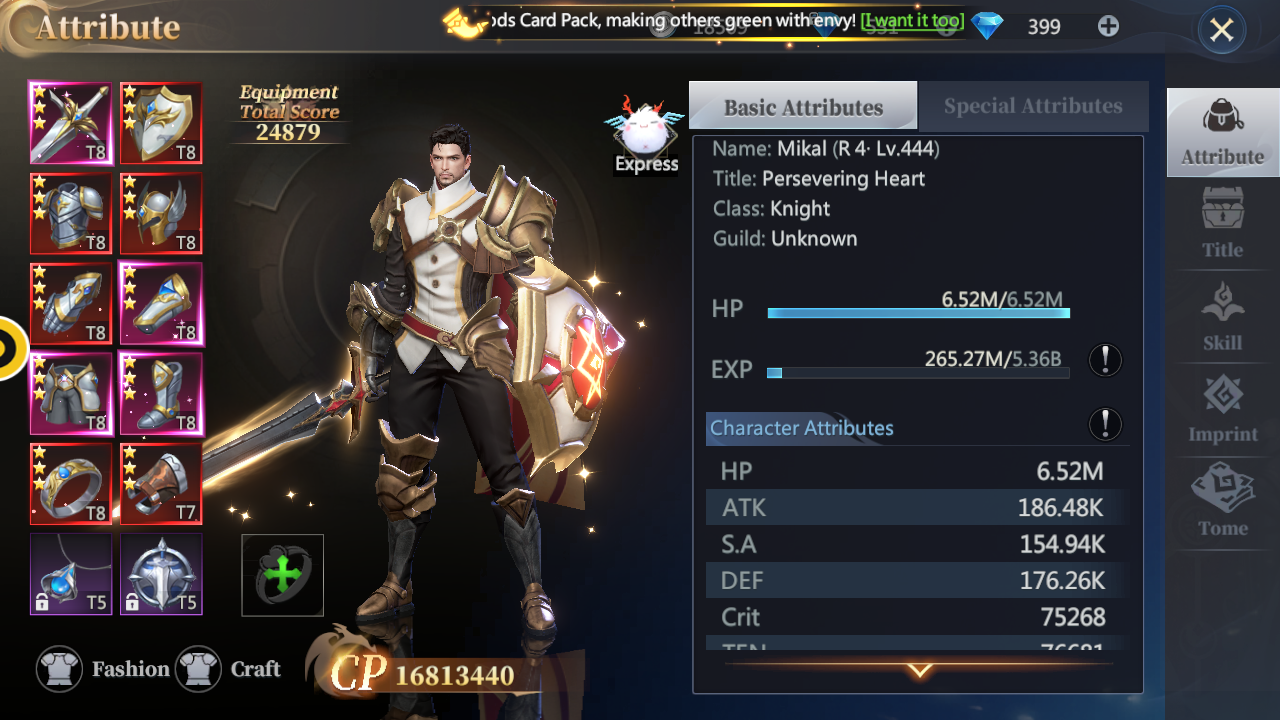Close the Attribute screen
Viewport: 1280px width, 720px height.
pos(1221,31)
